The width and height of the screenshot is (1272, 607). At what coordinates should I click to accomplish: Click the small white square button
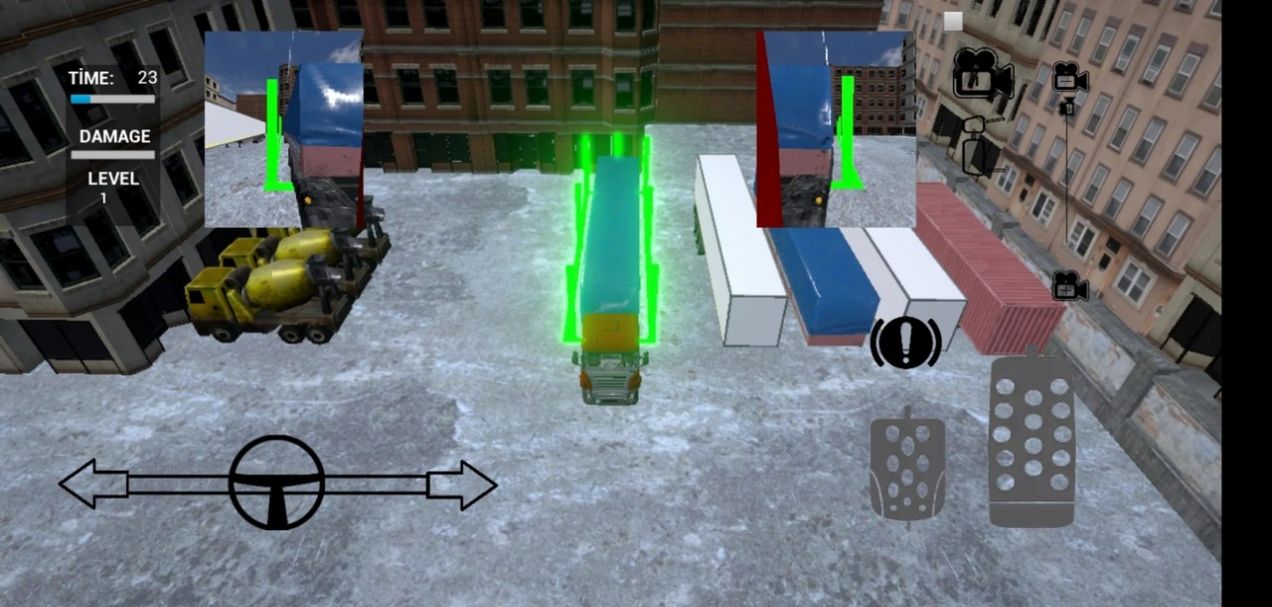(x=953, y=21)
